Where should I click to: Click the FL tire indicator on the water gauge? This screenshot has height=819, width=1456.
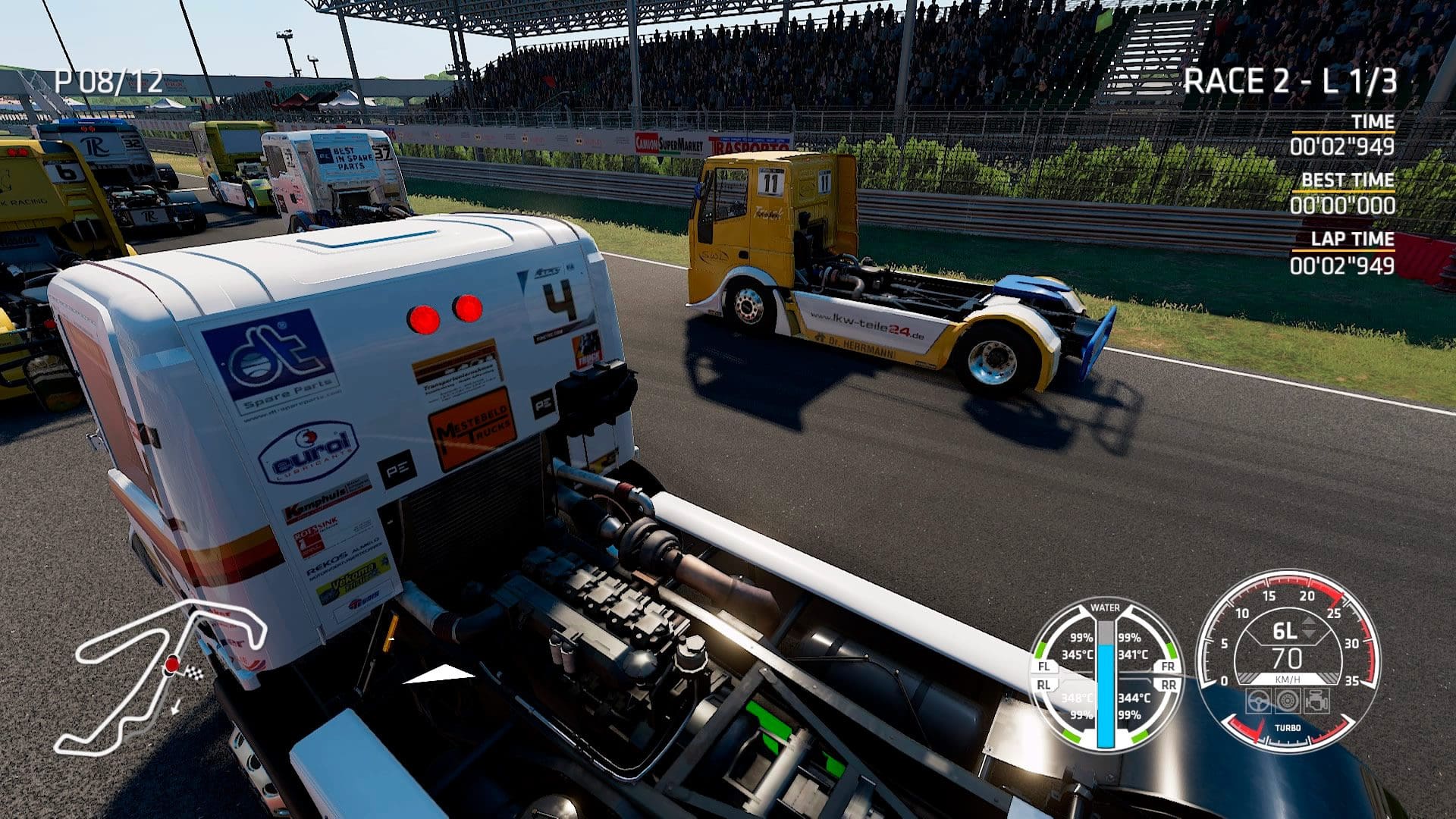pyautogui.click(x=1043, y=666)
